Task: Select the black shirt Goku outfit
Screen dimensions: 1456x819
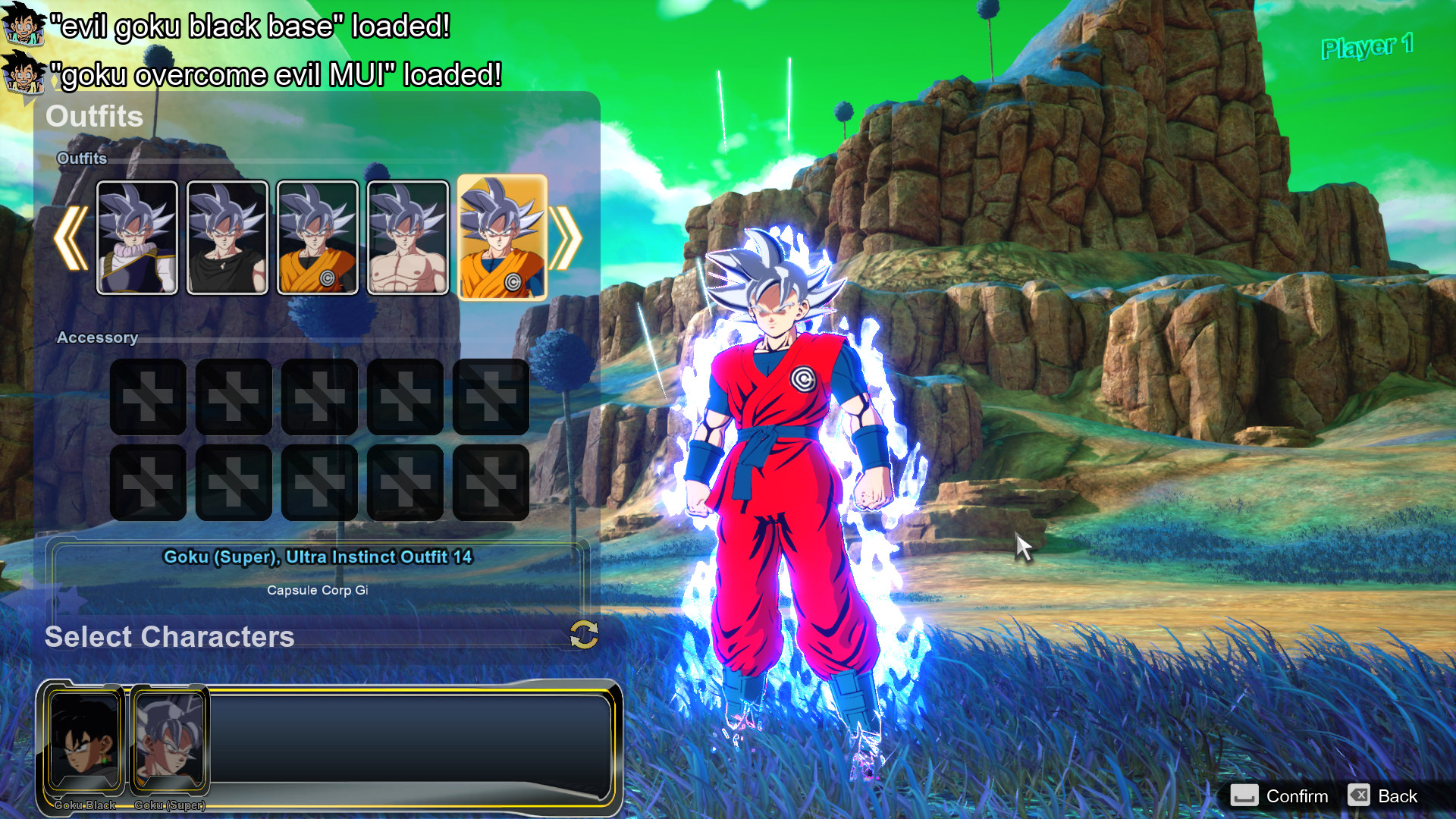Action: pyautogui.click(x=227, y=237)
